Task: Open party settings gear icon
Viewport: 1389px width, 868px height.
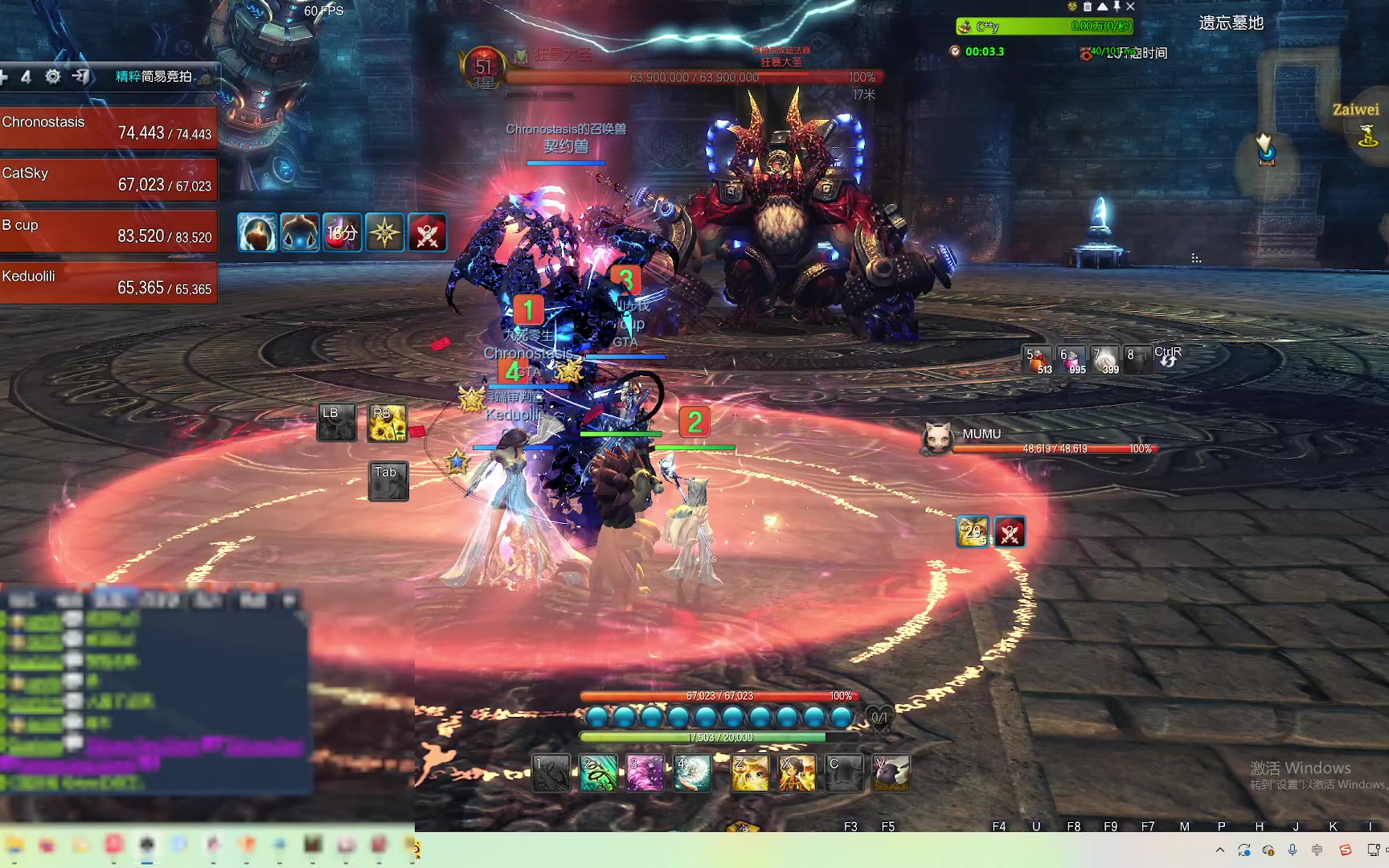Action: point(53,76)
